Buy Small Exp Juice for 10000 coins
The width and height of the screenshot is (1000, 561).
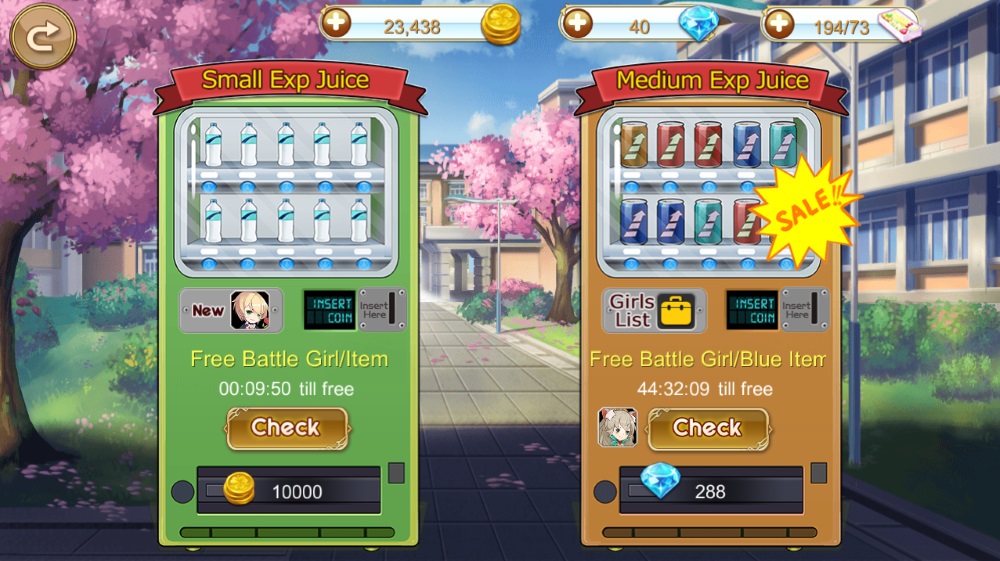coord(288,490)
